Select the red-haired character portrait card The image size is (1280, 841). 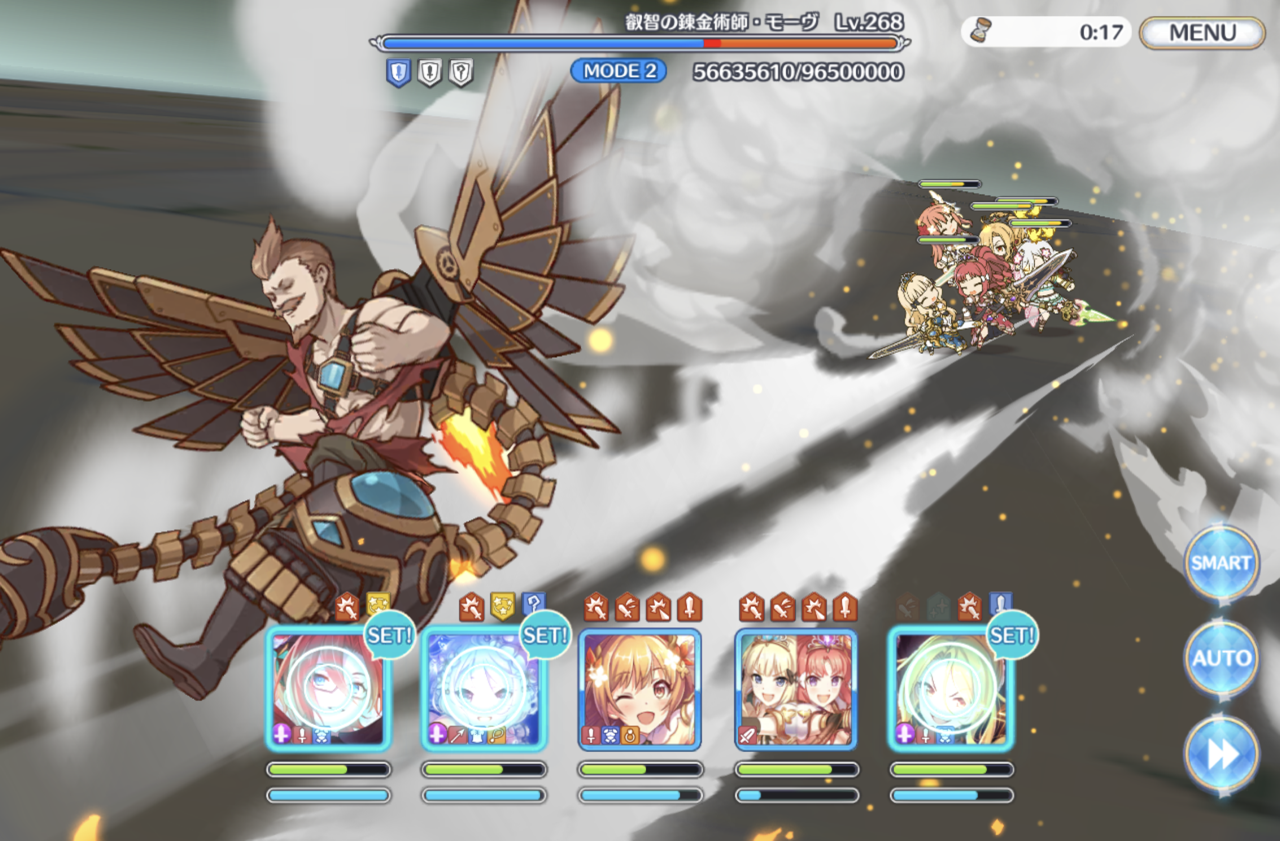pos(328,688)
